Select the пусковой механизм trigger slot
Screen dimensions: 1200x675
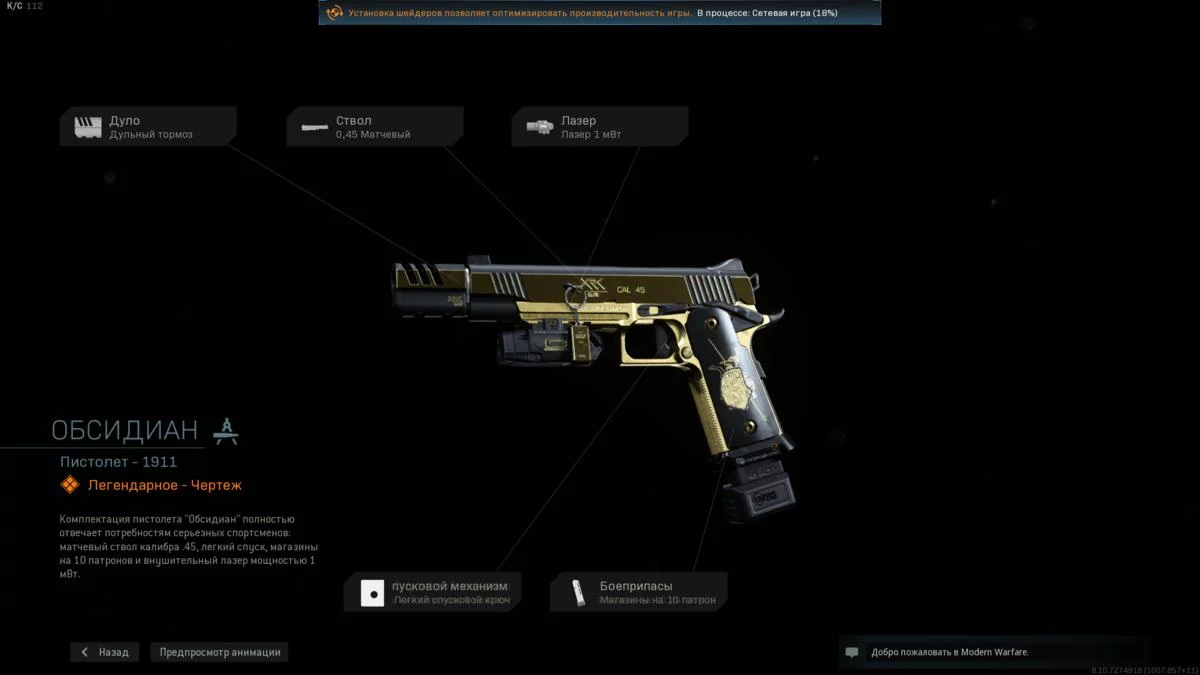(432, 592)
